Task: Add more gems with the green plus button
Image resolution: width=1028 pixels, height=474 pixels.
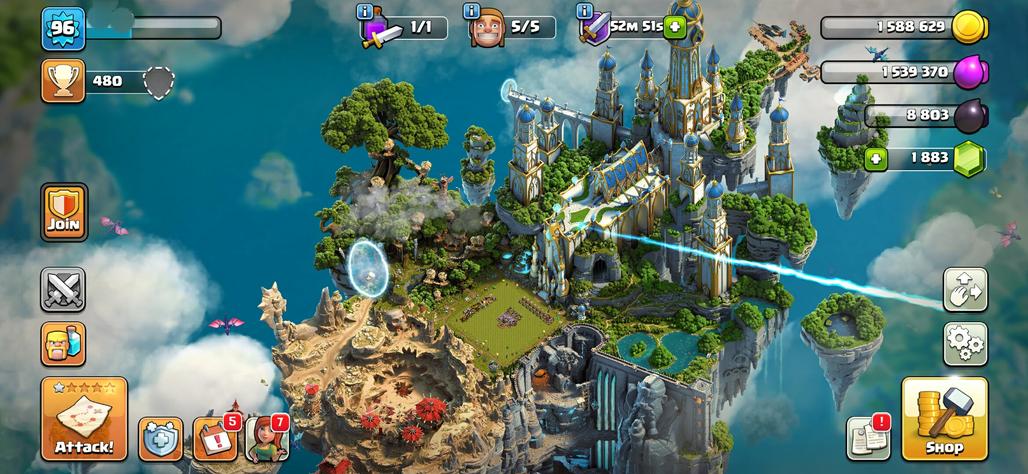Action: (876, 158)
